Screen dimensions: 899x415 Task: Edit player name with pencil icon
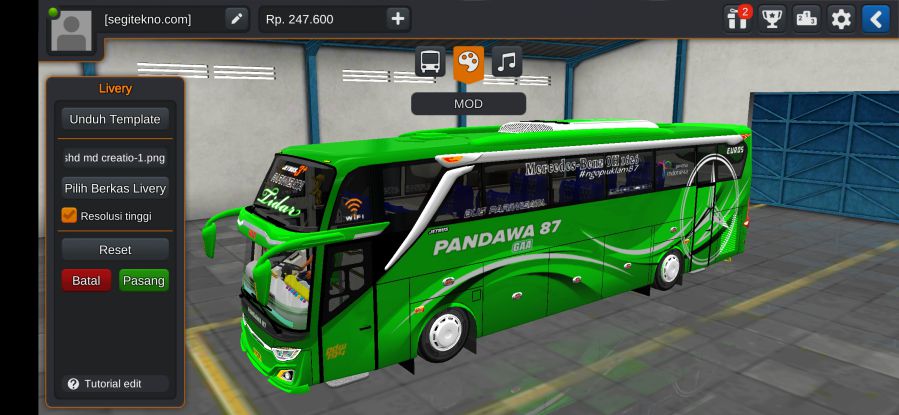236,19
